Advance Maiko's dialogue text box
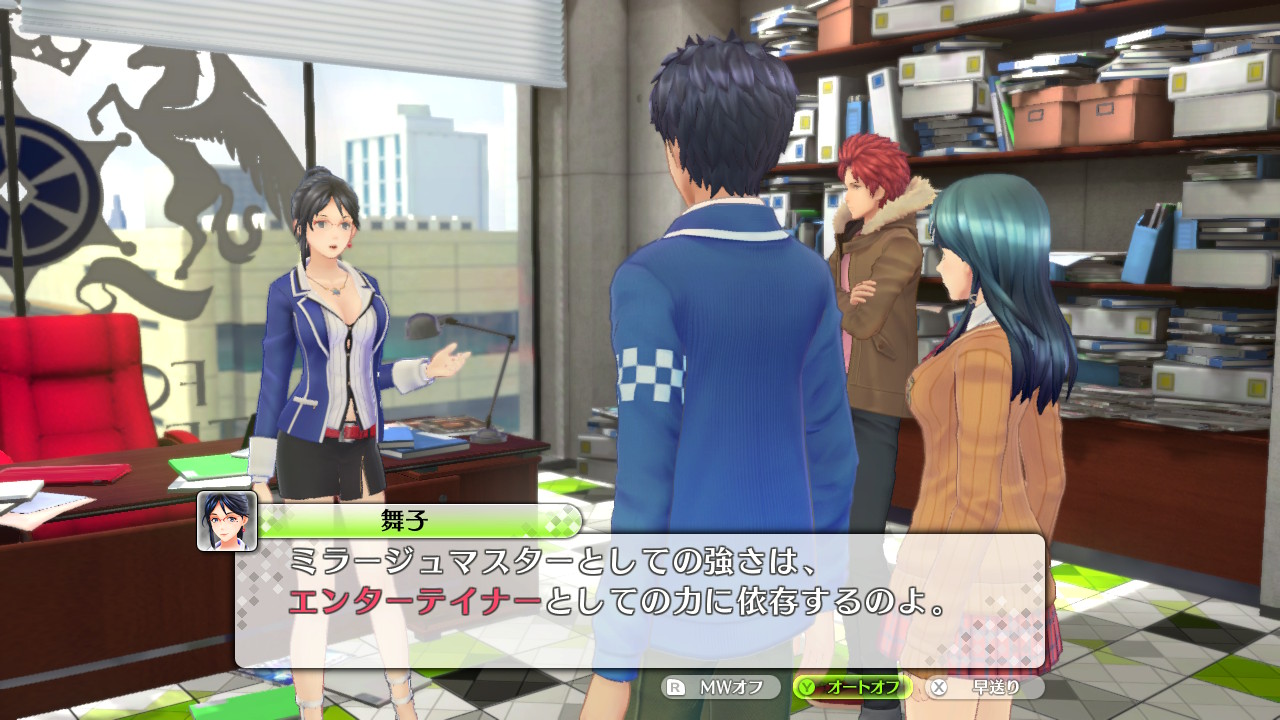 [640, 600]
